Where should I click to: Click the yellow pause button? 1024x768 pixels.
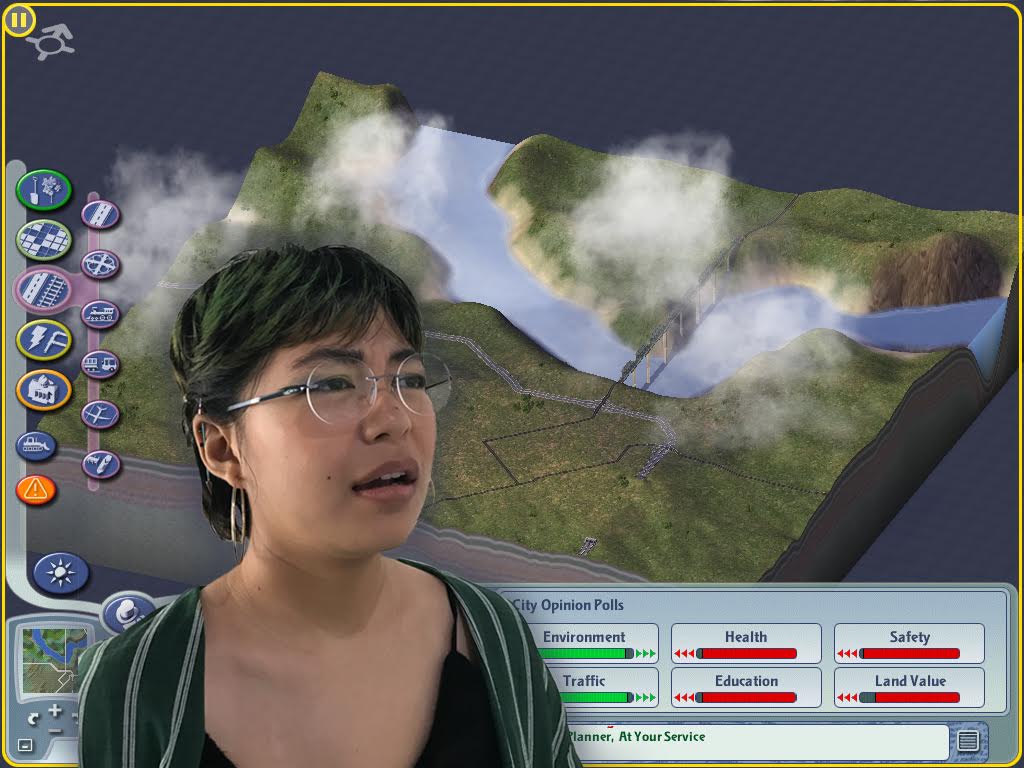pos(19,19)
